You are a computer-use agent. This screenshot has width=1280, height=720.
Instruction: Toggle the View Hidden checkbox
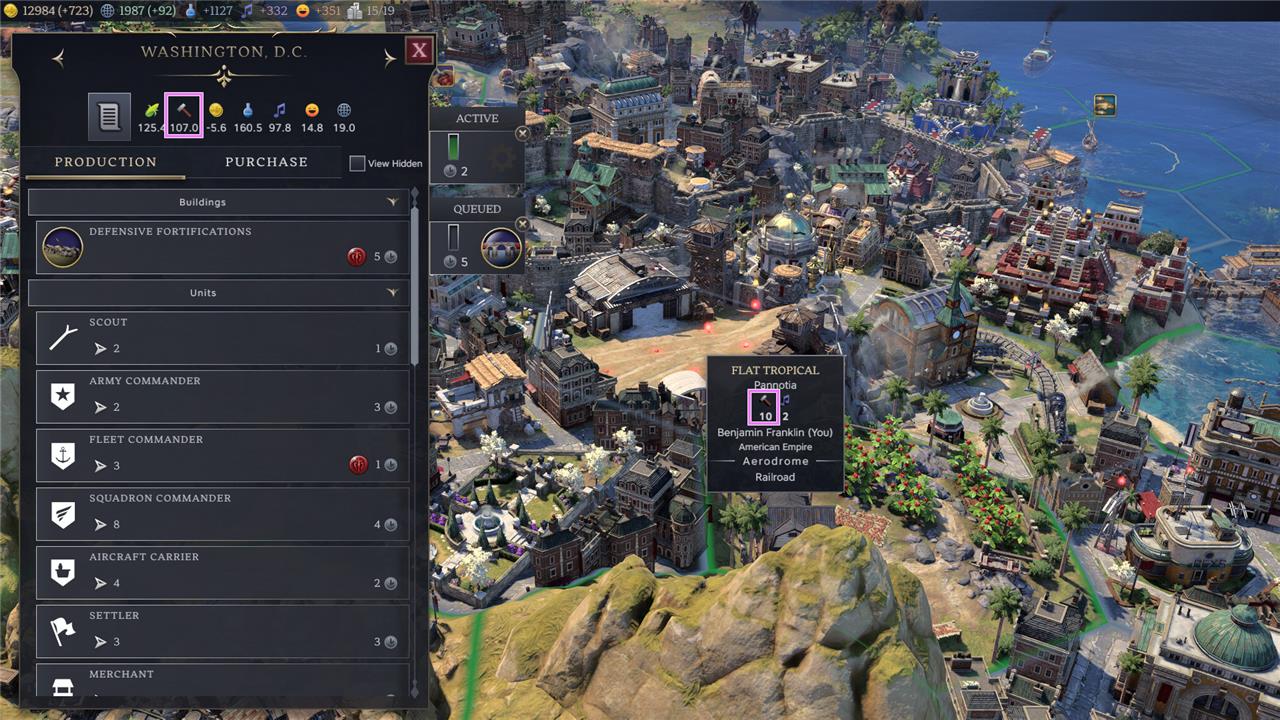point(357,163)
